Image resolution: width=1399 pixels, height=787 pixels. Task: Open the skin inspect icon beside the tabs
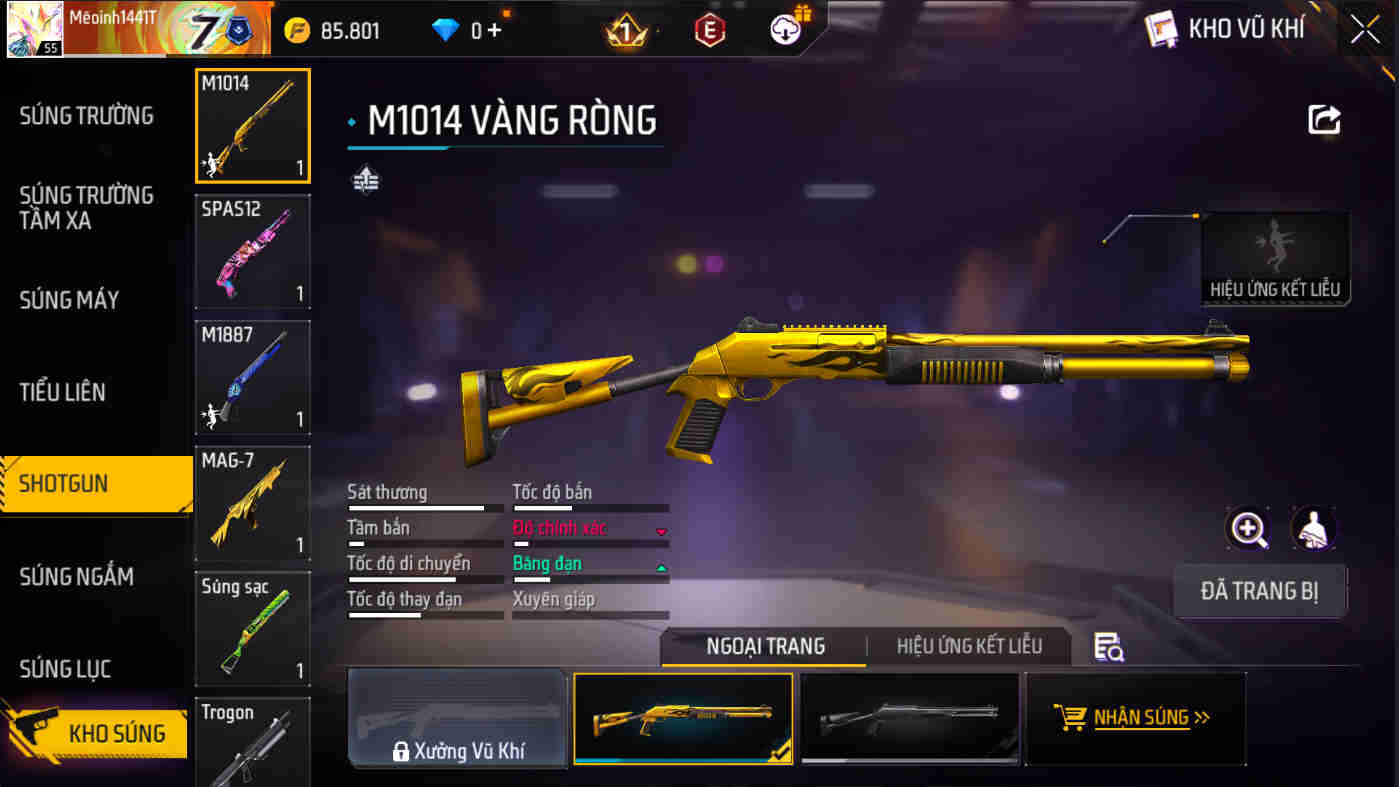(1110, 649)
